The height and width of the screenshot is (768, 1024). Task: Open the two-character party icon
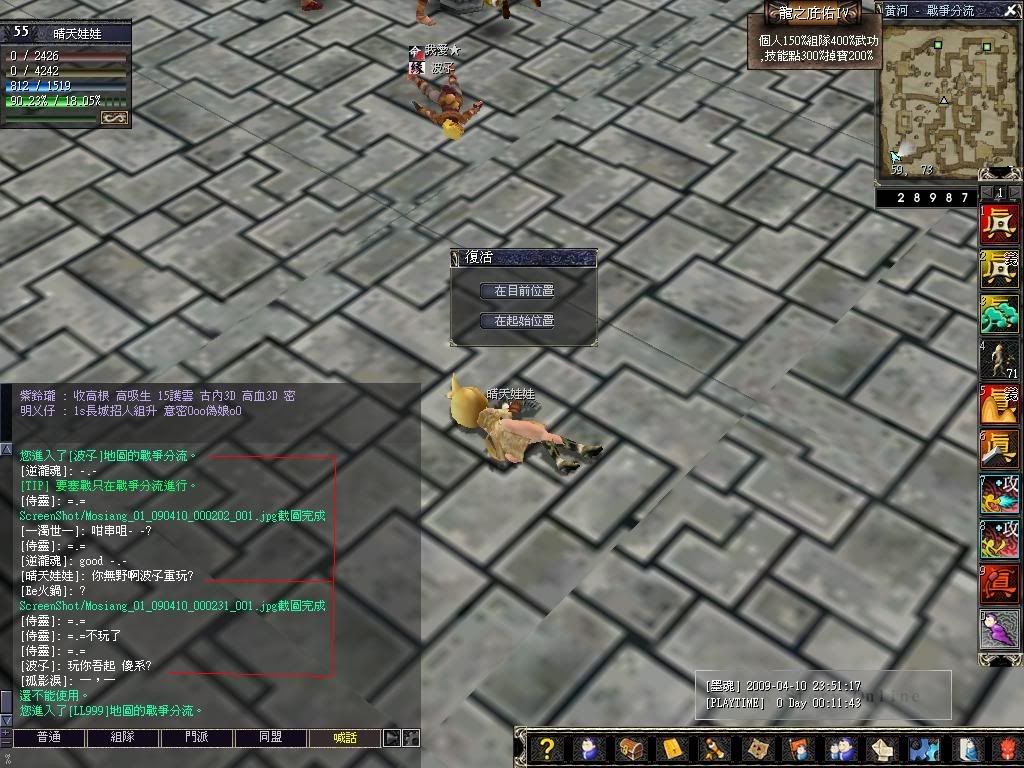pos(840,748)
